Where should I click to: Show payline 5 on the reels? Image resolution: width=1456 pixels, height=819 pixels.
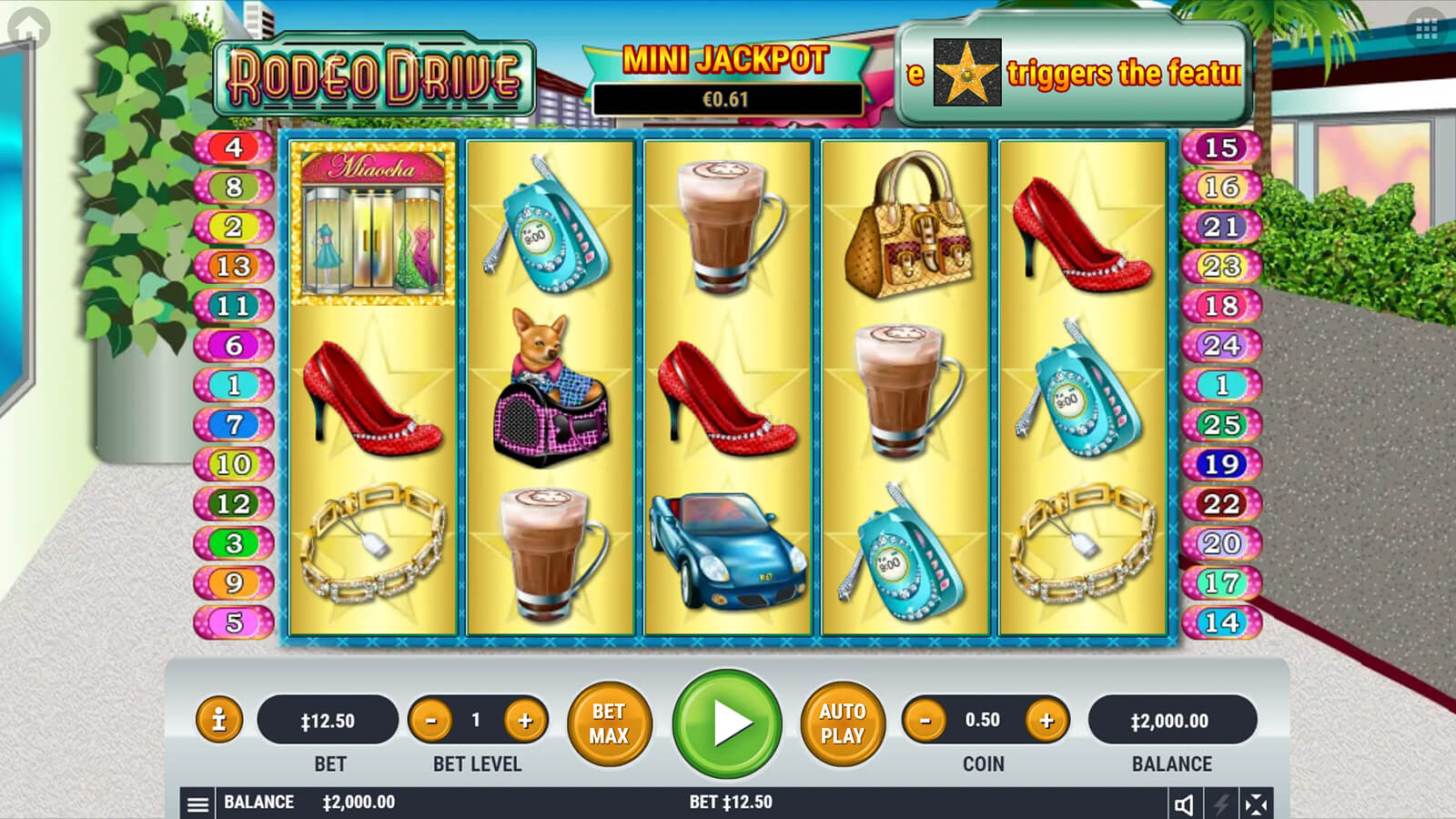tap(234, 622)
